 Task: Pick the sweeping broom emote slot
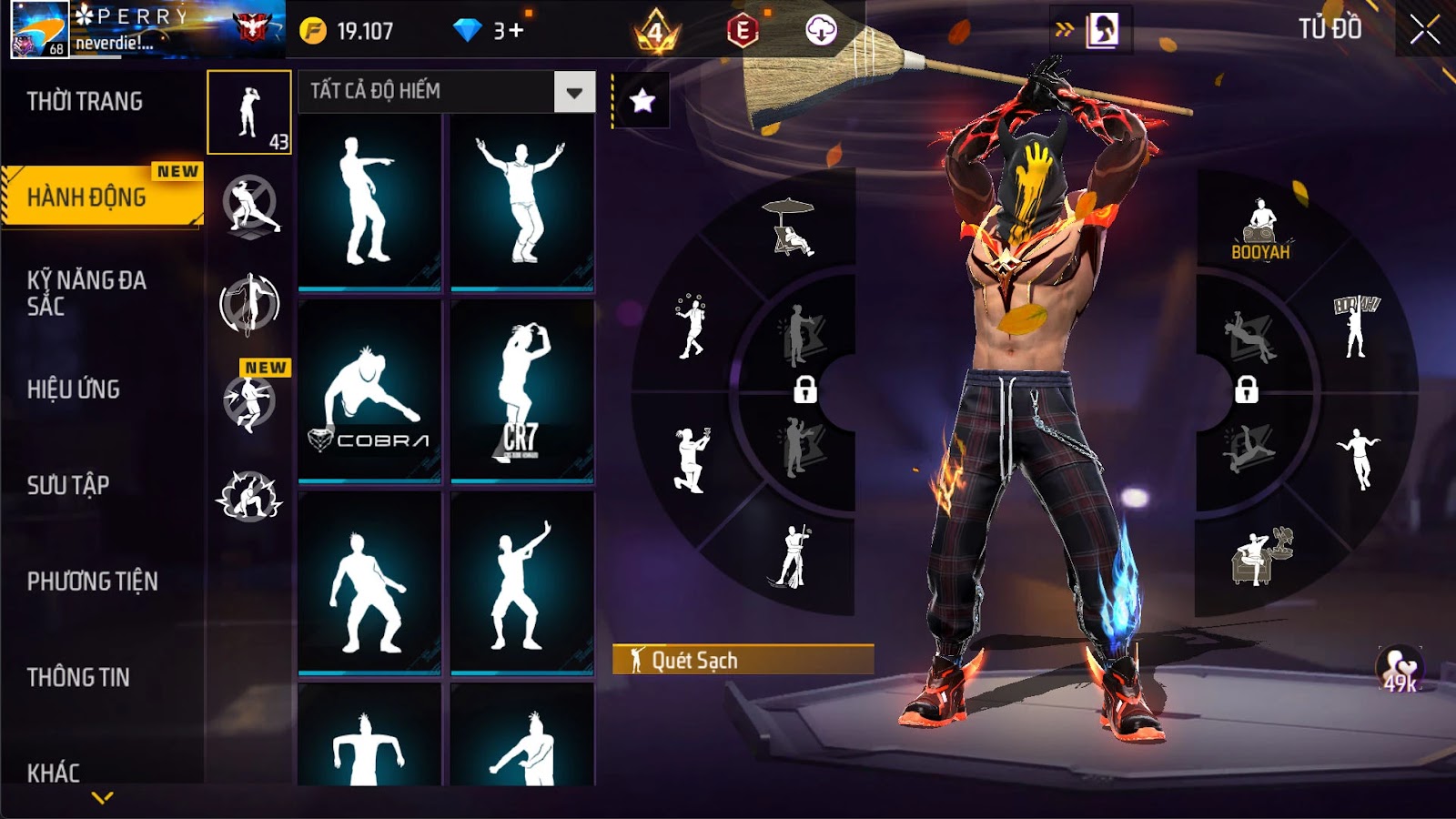790,557
